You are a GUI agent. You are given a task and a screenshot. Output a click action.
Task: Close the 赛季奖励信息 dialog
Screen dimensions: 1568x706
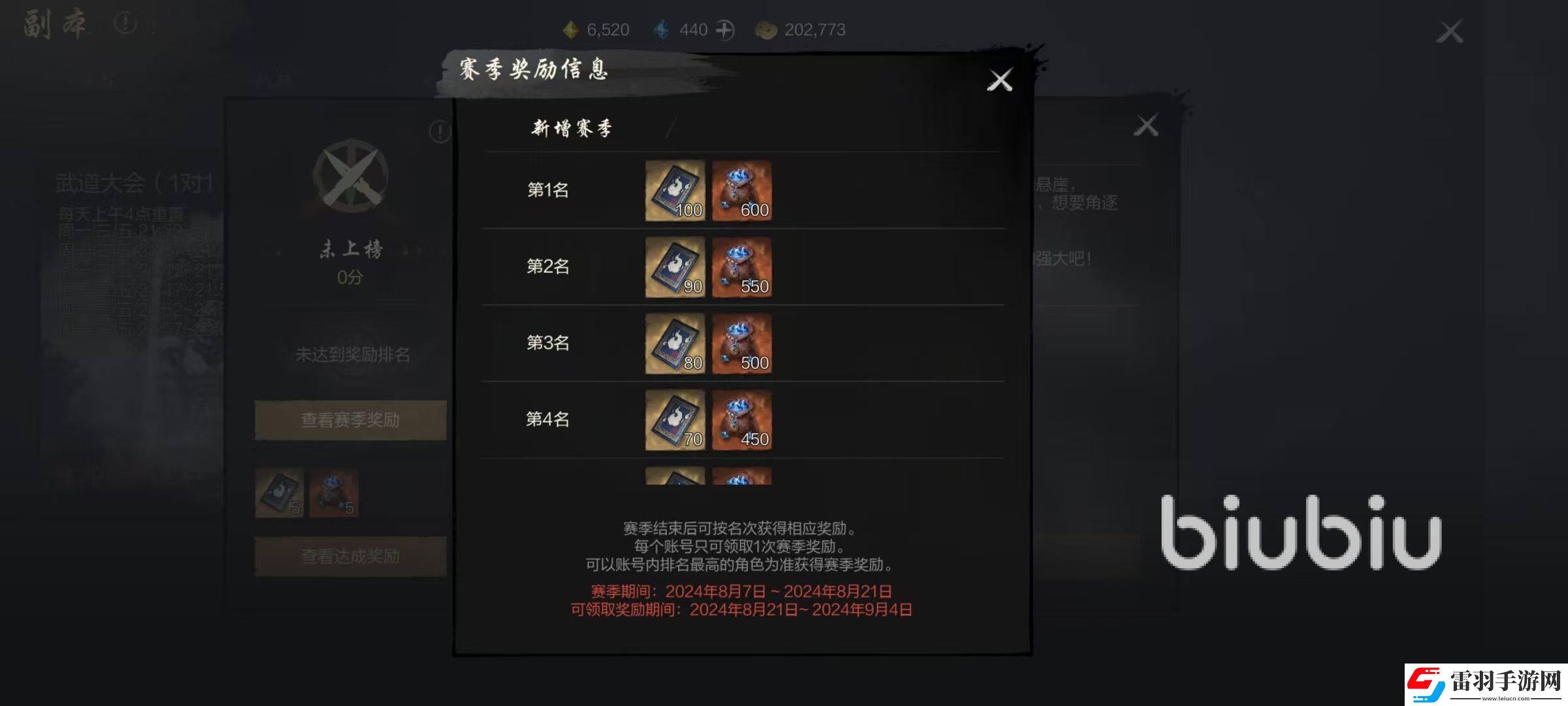click(1000, 79)
